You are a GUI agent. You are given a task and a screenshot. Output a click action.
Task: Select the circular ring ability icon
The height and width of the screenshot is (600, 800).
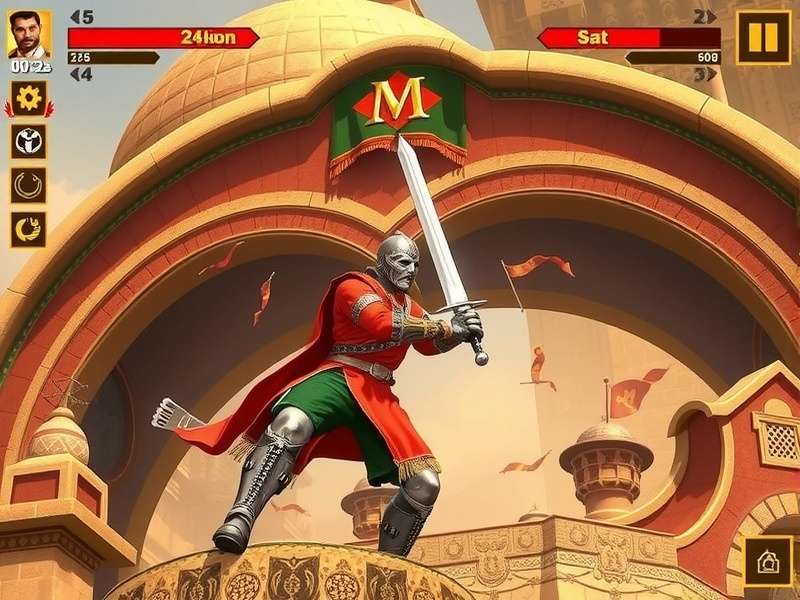coord(29,185)
